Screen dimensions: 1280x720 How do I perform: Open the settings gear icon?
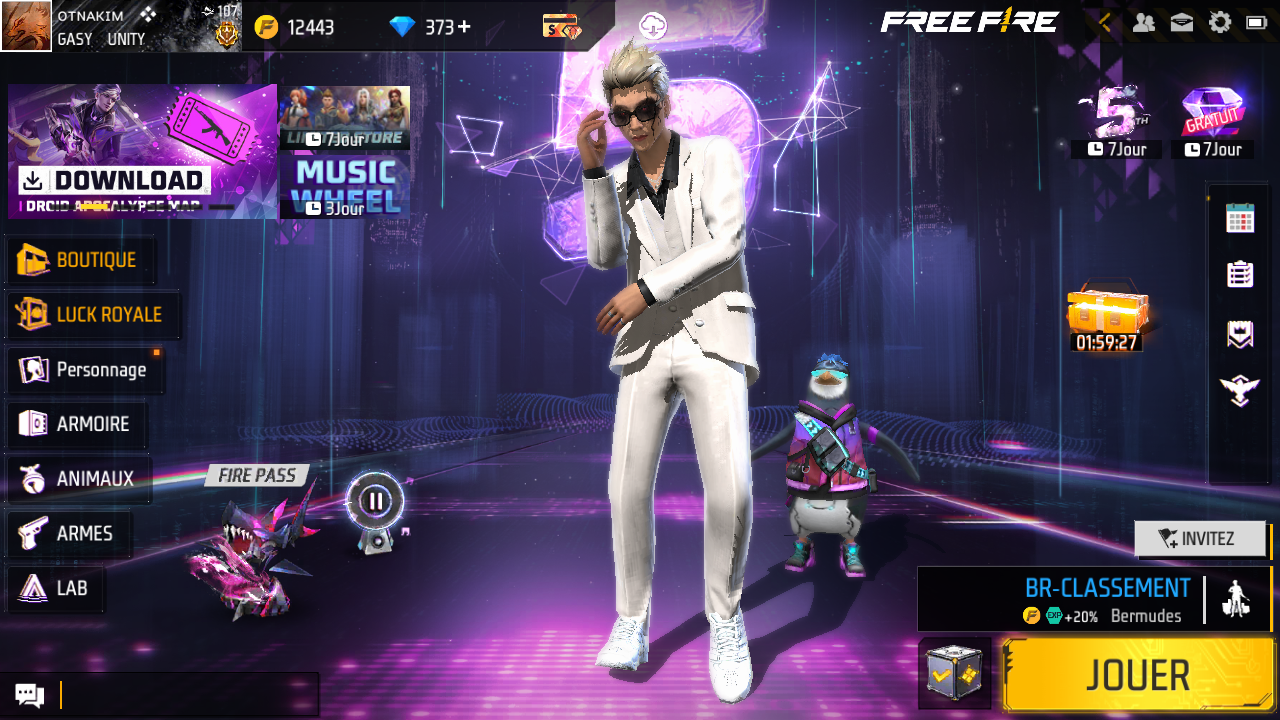(1219, 22)
